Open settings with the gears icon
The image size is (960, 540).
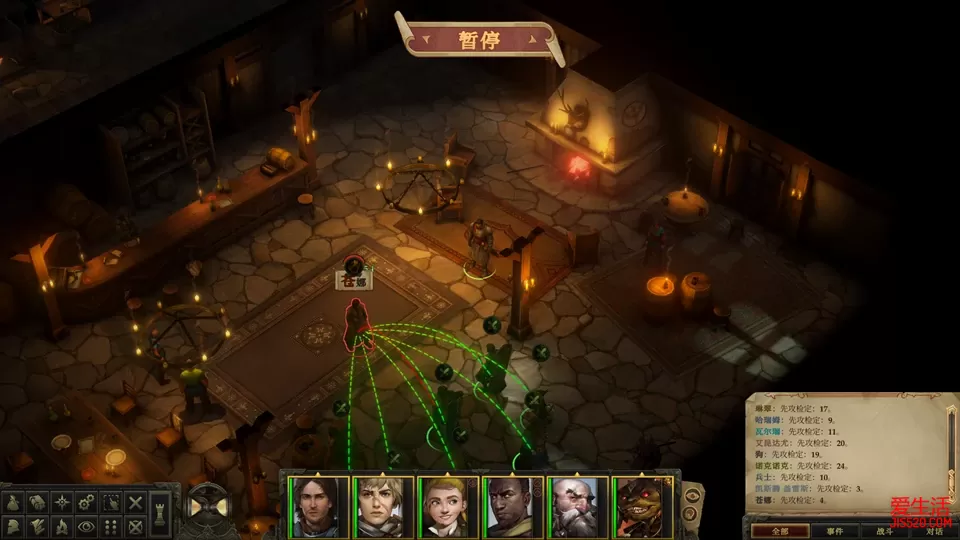(x=86, y=502)
